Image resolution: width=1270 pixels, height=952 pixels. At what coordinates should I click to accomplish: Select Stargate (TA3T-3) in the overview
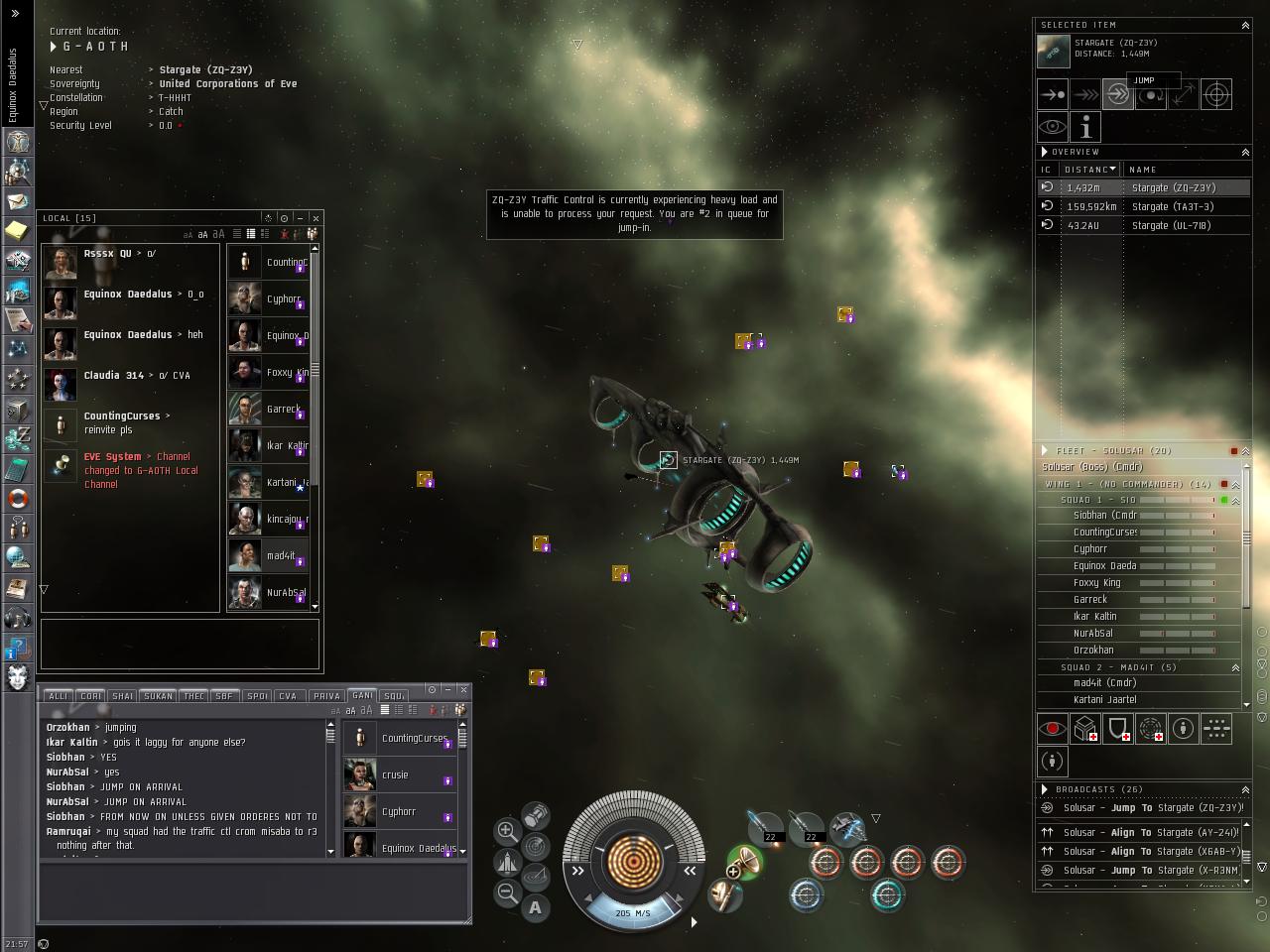[x=1172, y=206]
